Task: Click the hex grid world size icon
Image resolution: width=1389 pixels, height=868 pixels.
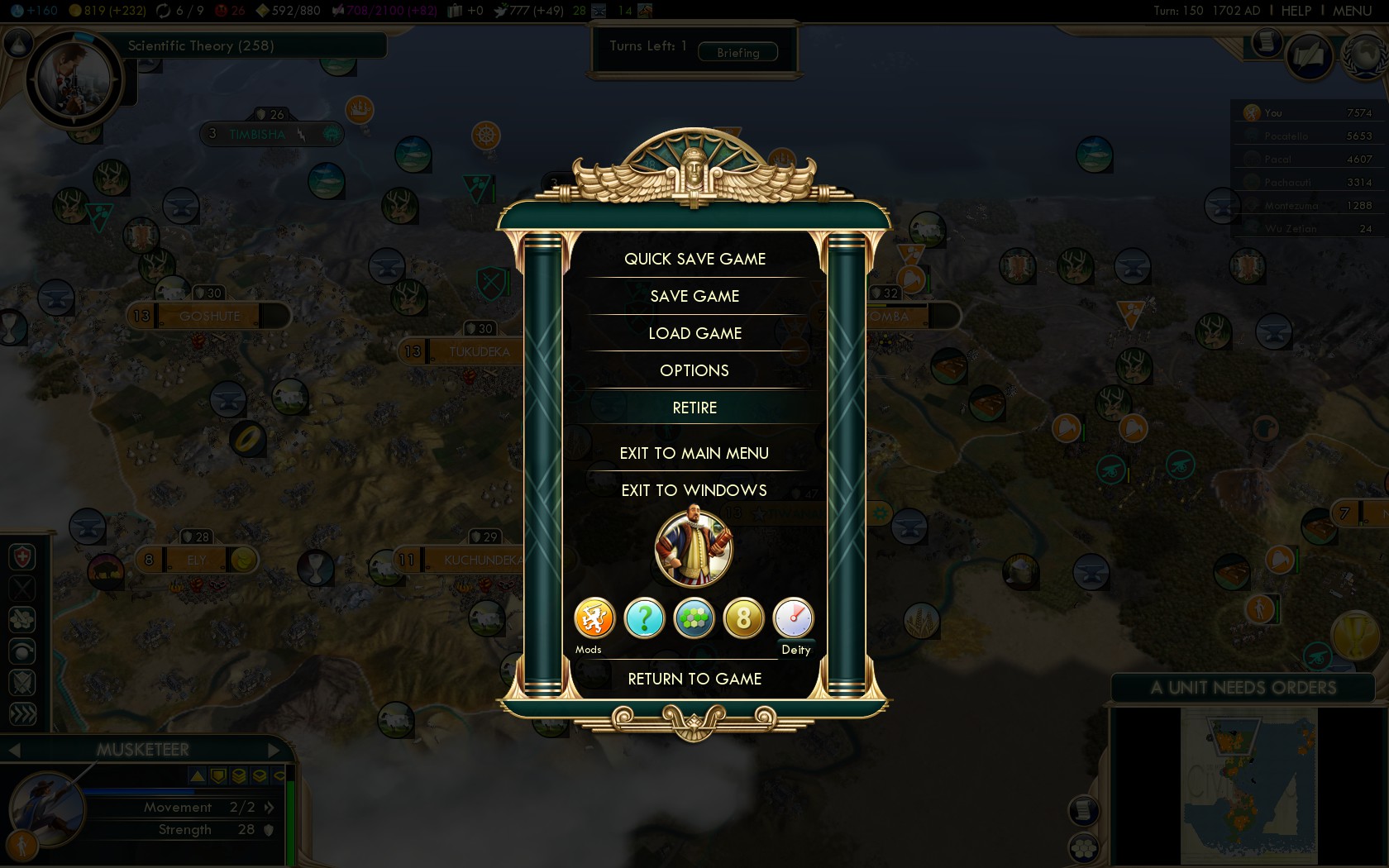Action: click(x=694, y=618)
